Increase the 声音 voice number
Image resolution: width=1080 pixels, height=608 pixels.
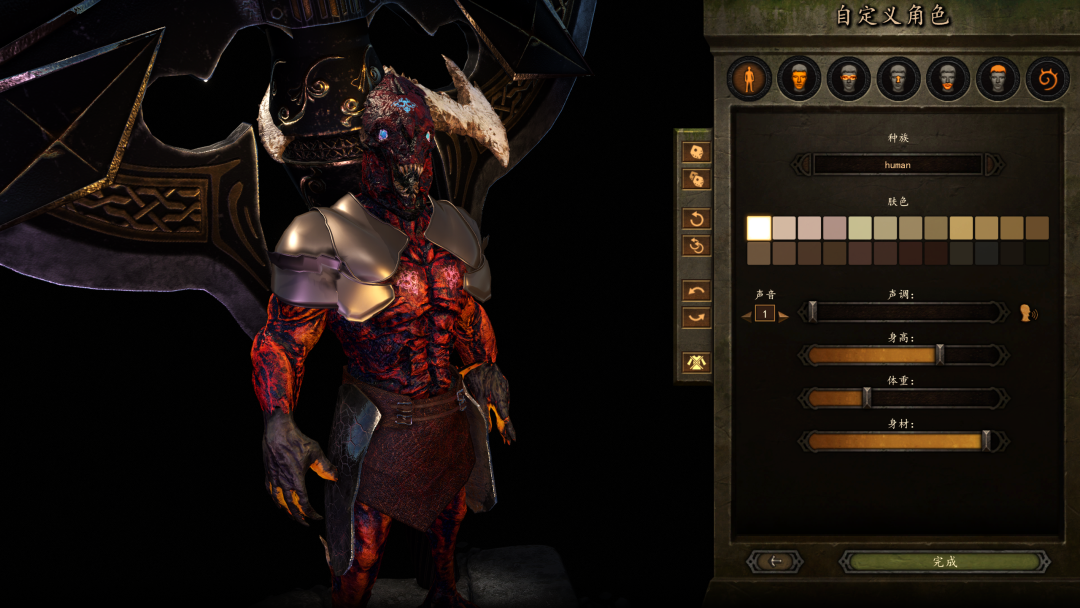785,315
